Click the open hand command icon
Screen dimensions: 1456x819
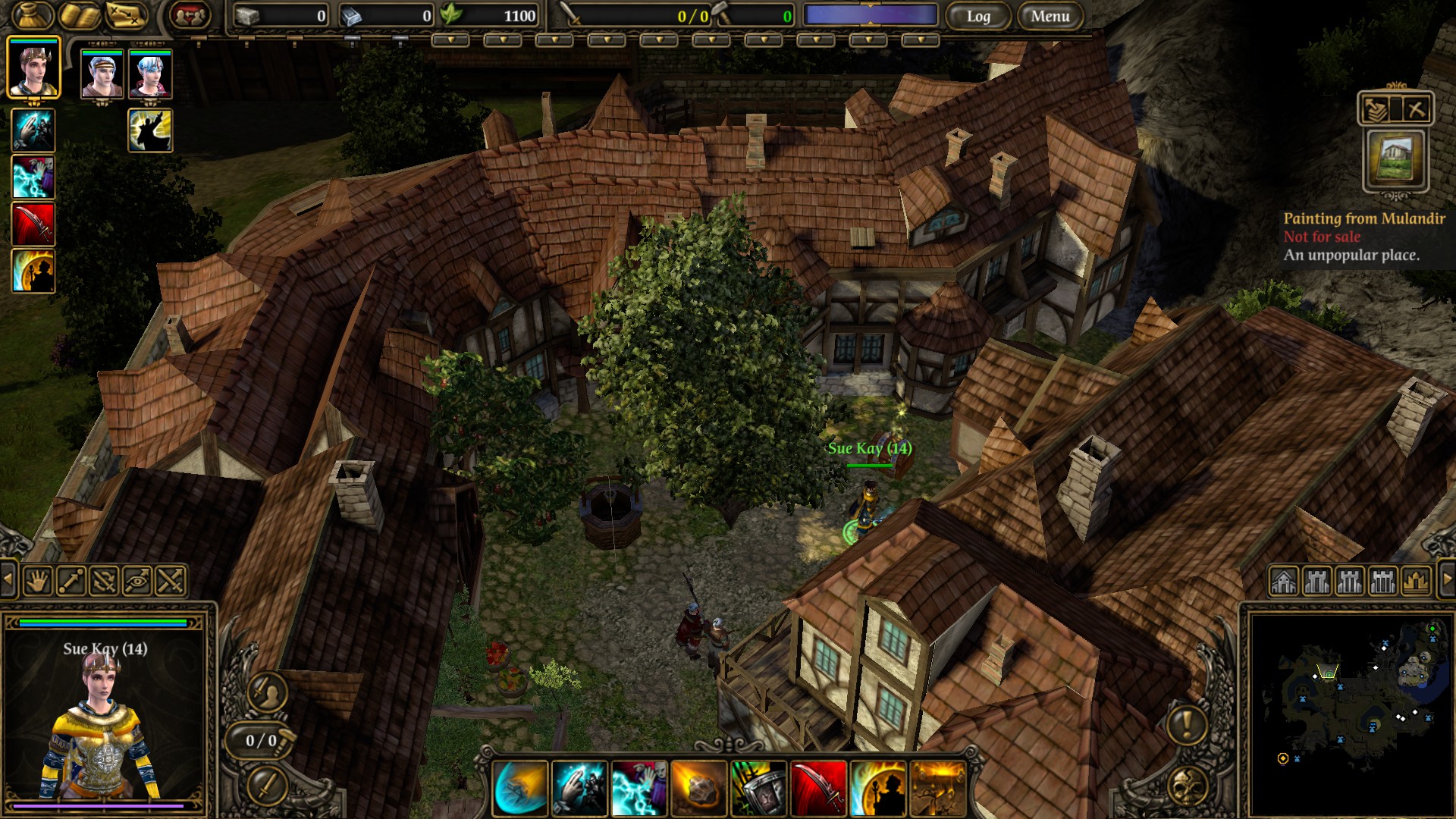click(x=37, y=581)
